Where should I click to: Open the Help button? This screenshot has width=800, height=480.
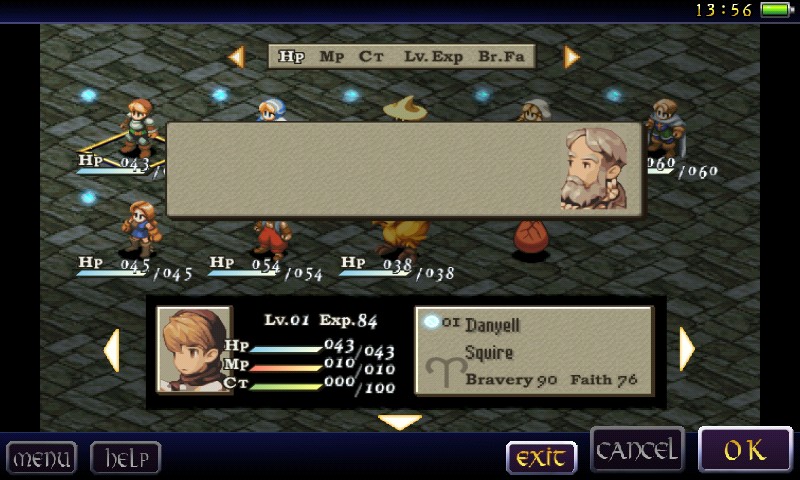[125, 459]
